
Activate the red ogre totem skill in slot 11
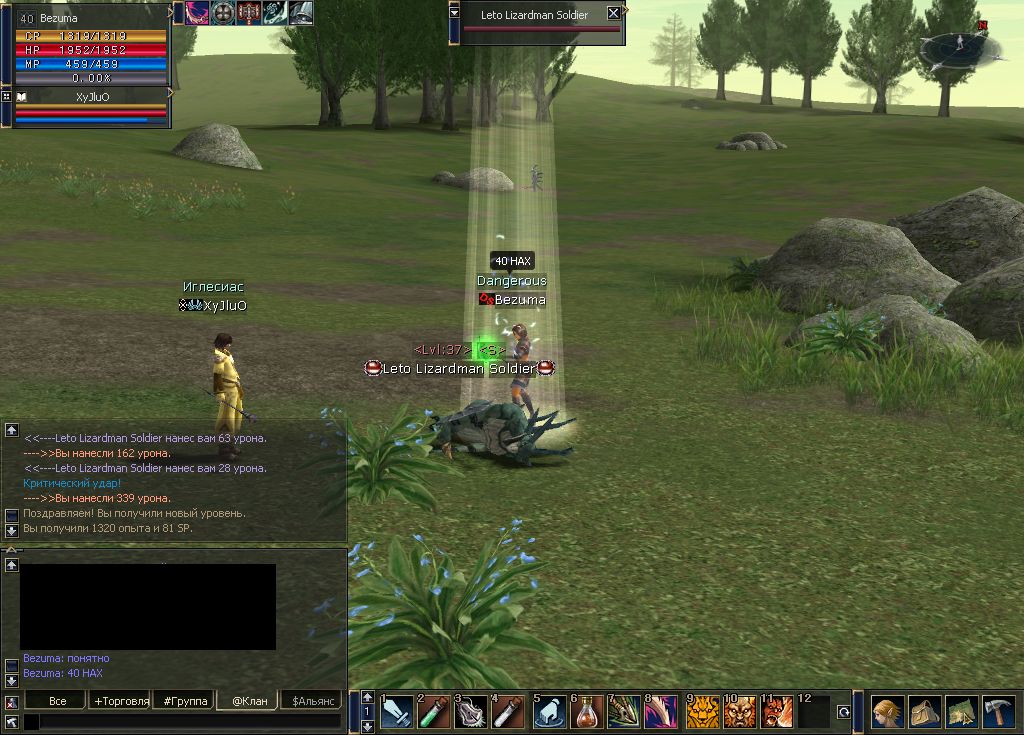[776, 713]
